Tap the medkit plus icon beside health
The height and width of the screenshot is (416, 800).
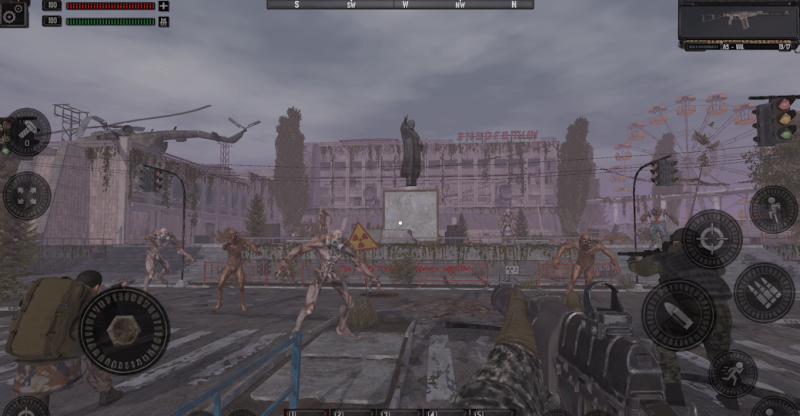(x=164, y=6)
